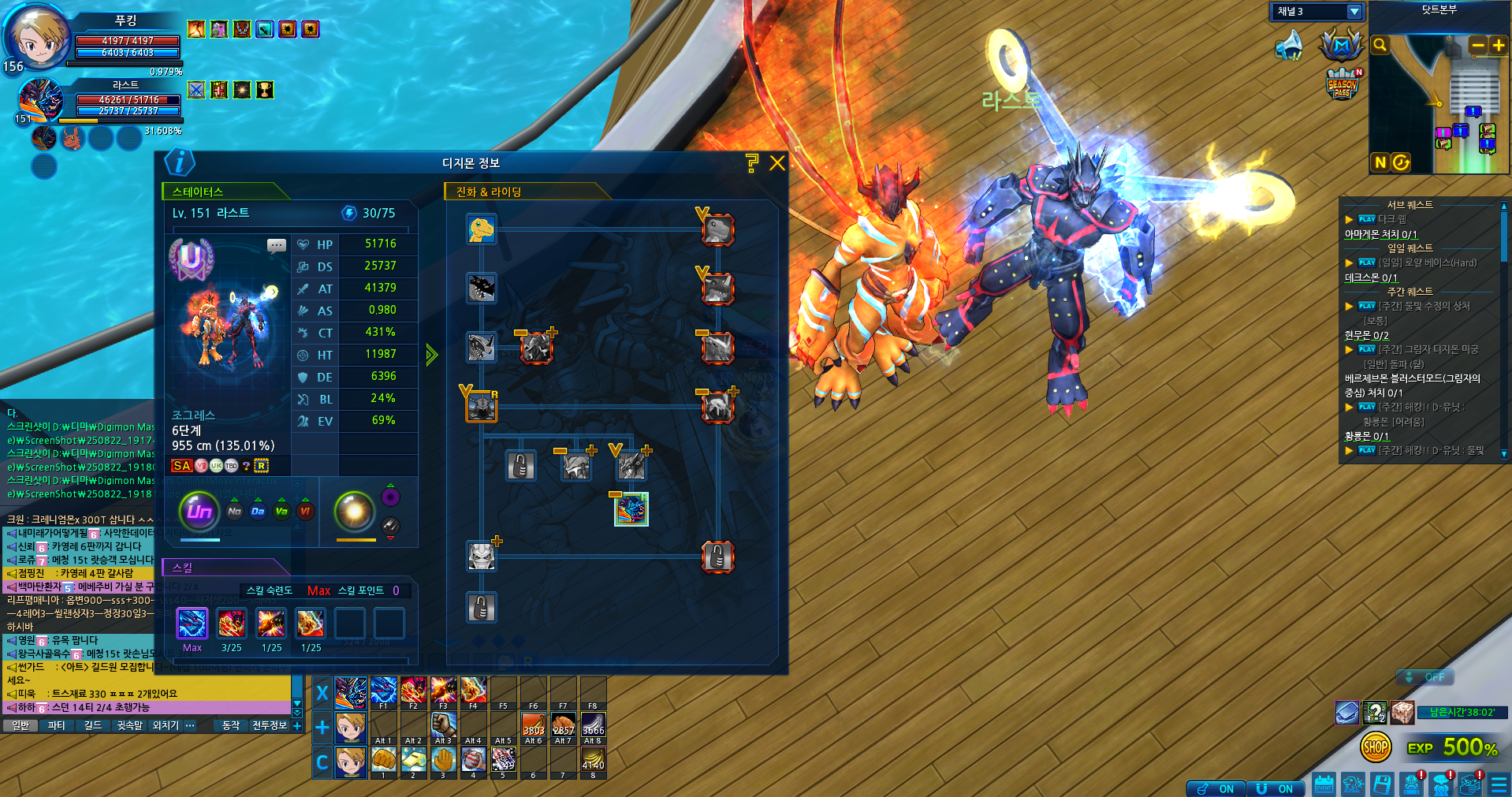The width and height of the screenshot is (1512, 797).
Task: Select the yellow Agumon evolution slot
Action: [x=481, y=229]
